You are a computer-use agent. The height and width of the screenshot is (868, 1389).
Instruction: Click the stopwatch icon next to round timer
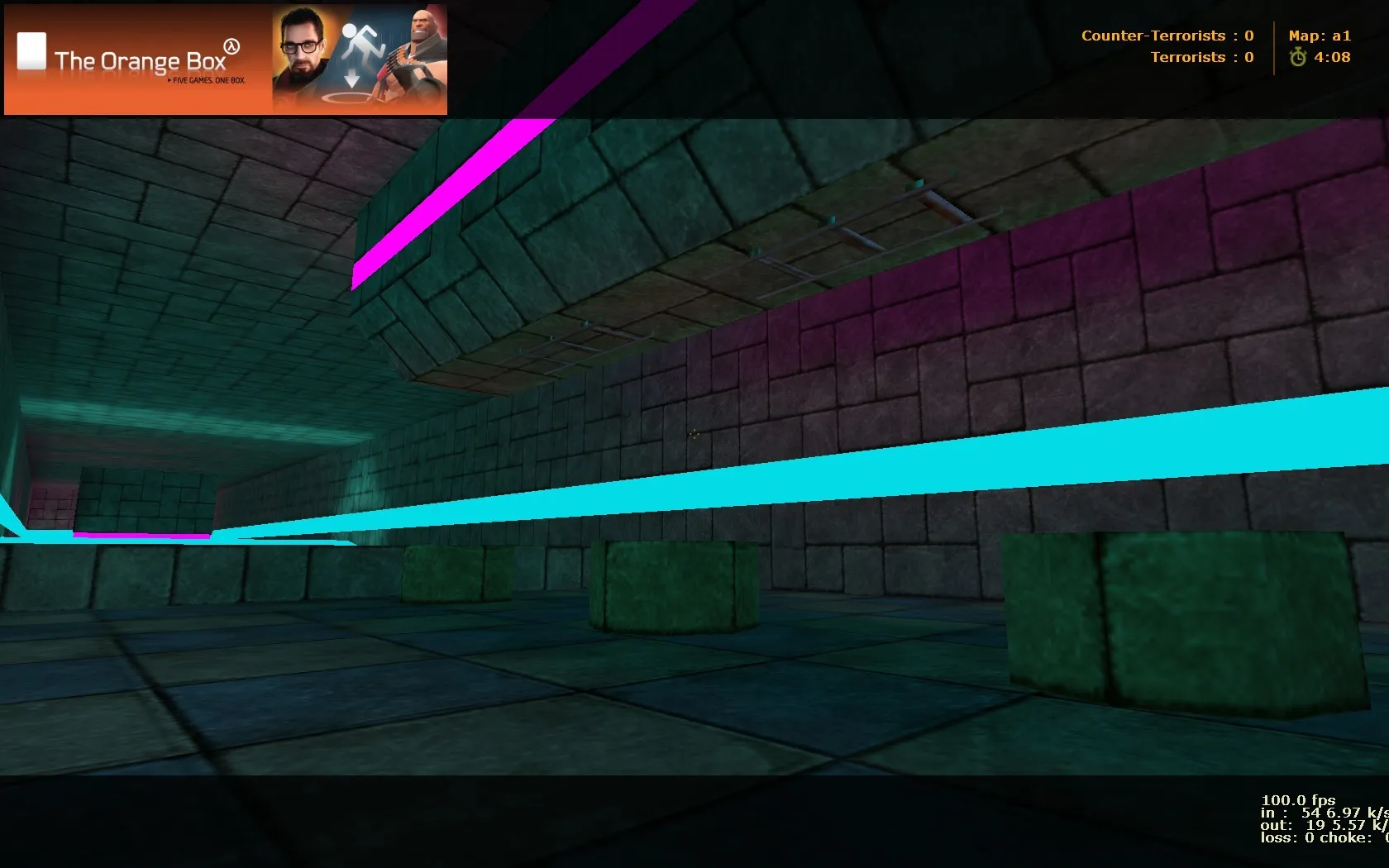pos(1298,57)
